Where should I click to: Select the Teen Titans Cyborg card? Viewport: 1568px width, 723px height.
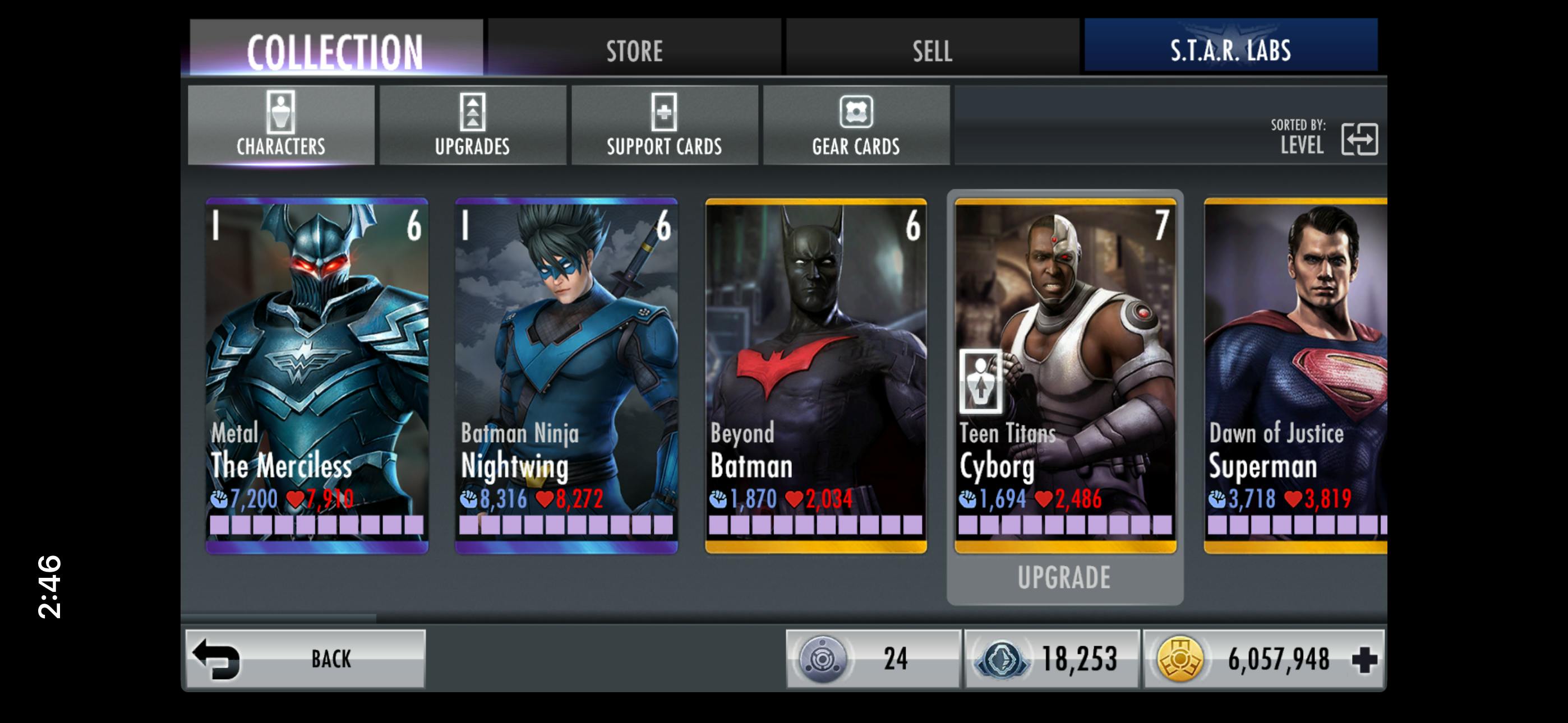(x=1065, y=374)
